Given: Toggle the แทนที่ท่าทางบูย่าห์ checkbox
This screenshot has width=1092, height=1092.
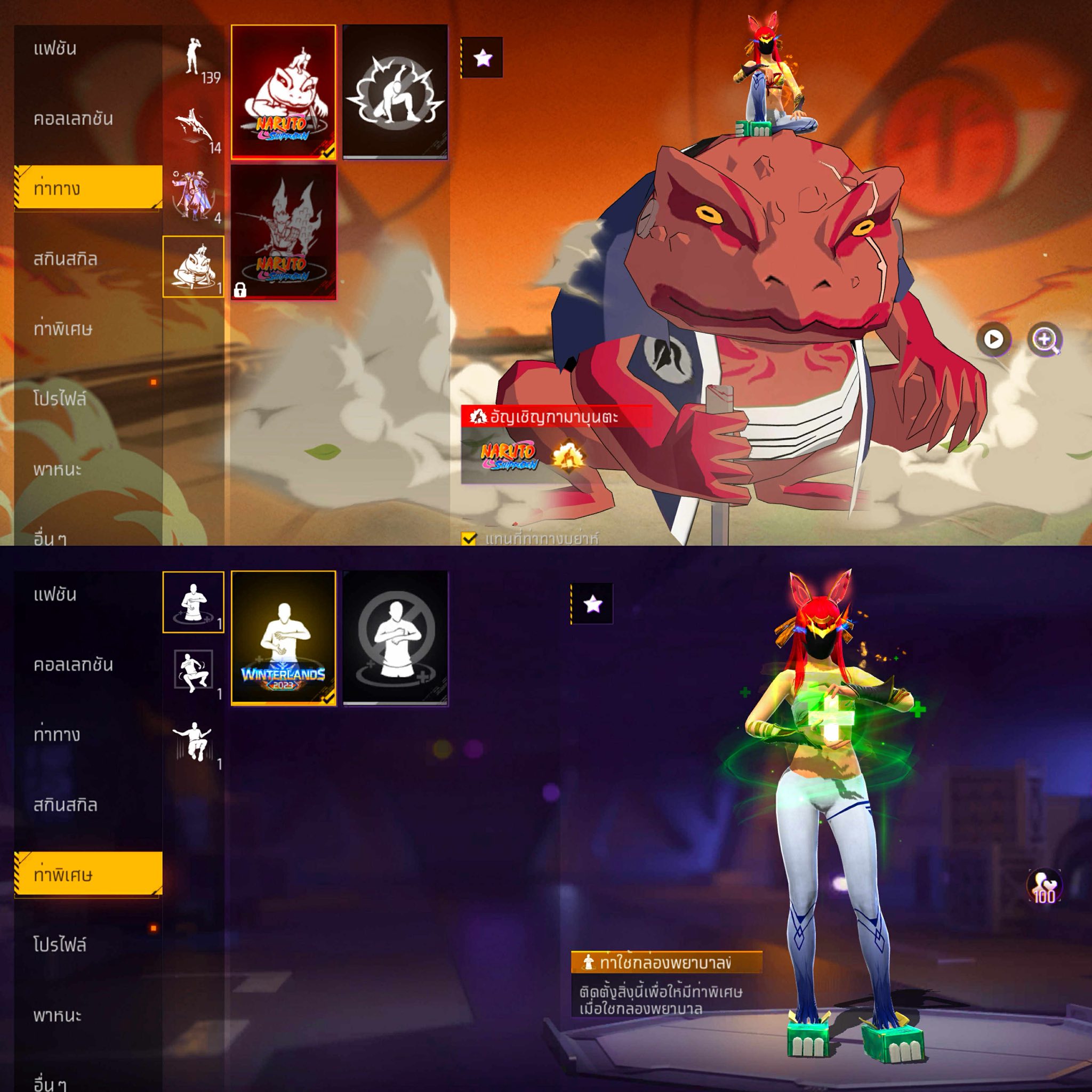Looking at the screenshot, I should click(x=469, y=539).
